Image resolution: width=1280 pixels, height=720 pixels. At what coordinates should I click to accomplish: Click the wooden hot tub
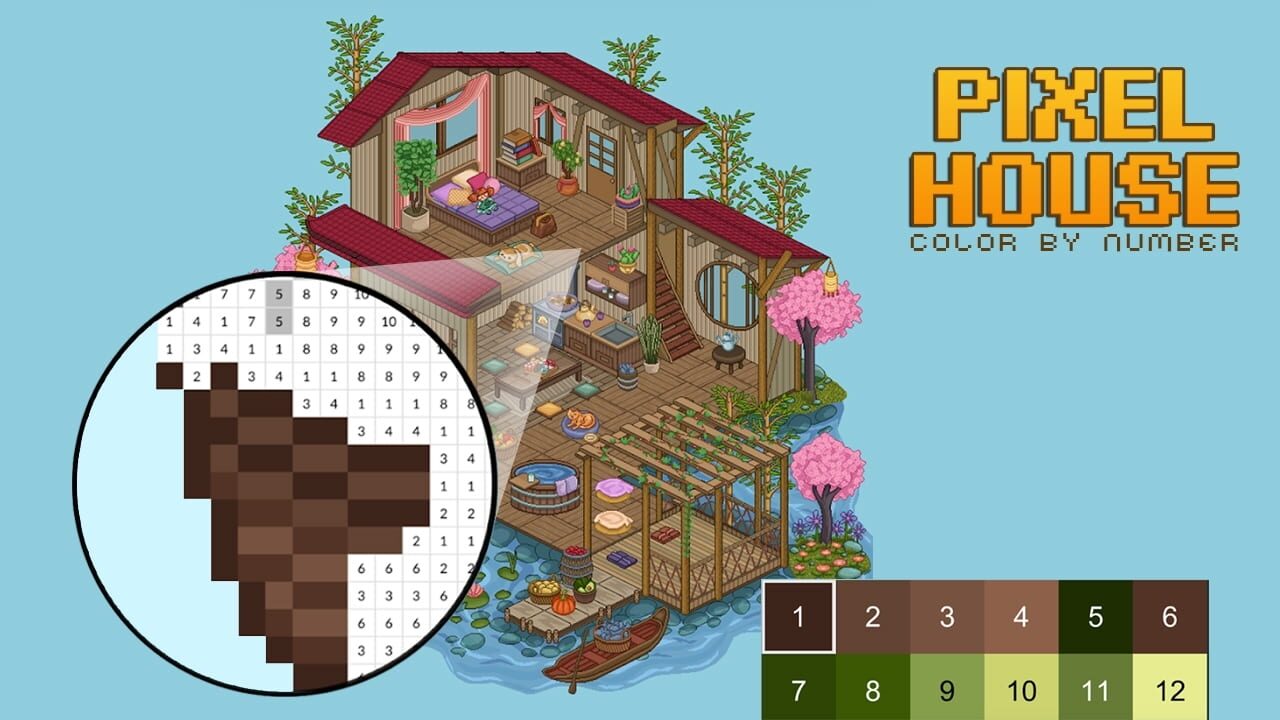(545, 485)
